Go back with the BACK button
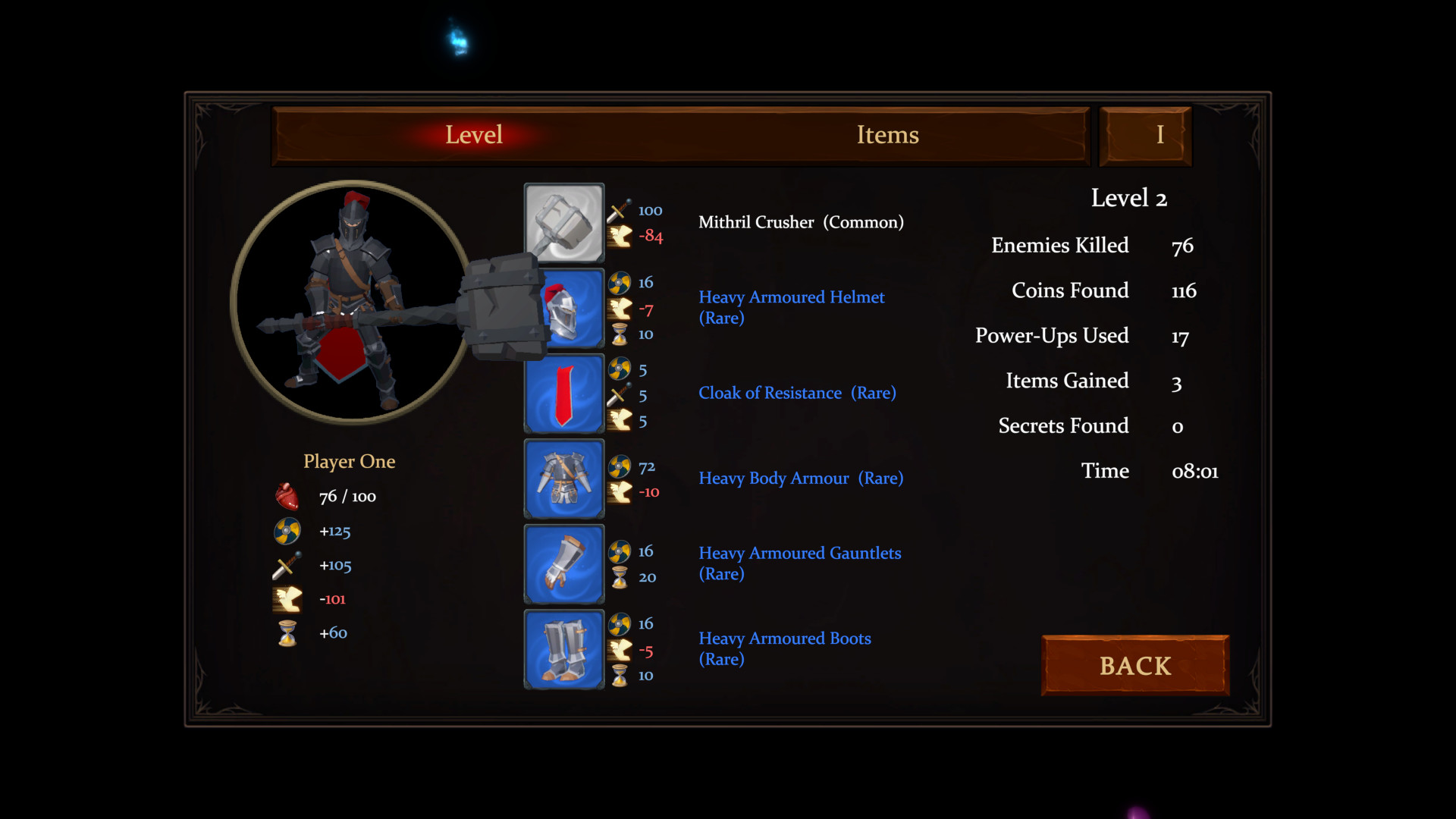Image resolution: width=1456 pixels, height=819 pixels. pos(1135,666)
